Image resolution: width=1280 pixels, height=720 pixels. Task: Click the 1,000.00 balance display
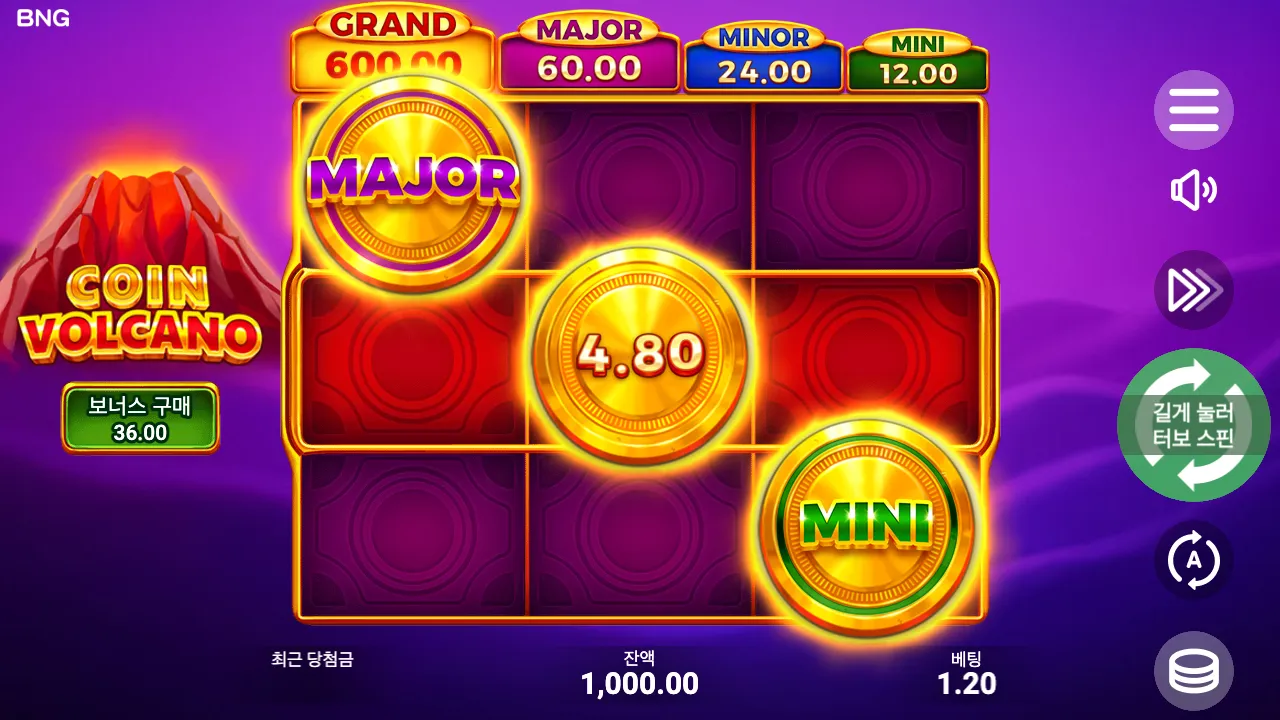pyautogui.click(x=640, y=685)
